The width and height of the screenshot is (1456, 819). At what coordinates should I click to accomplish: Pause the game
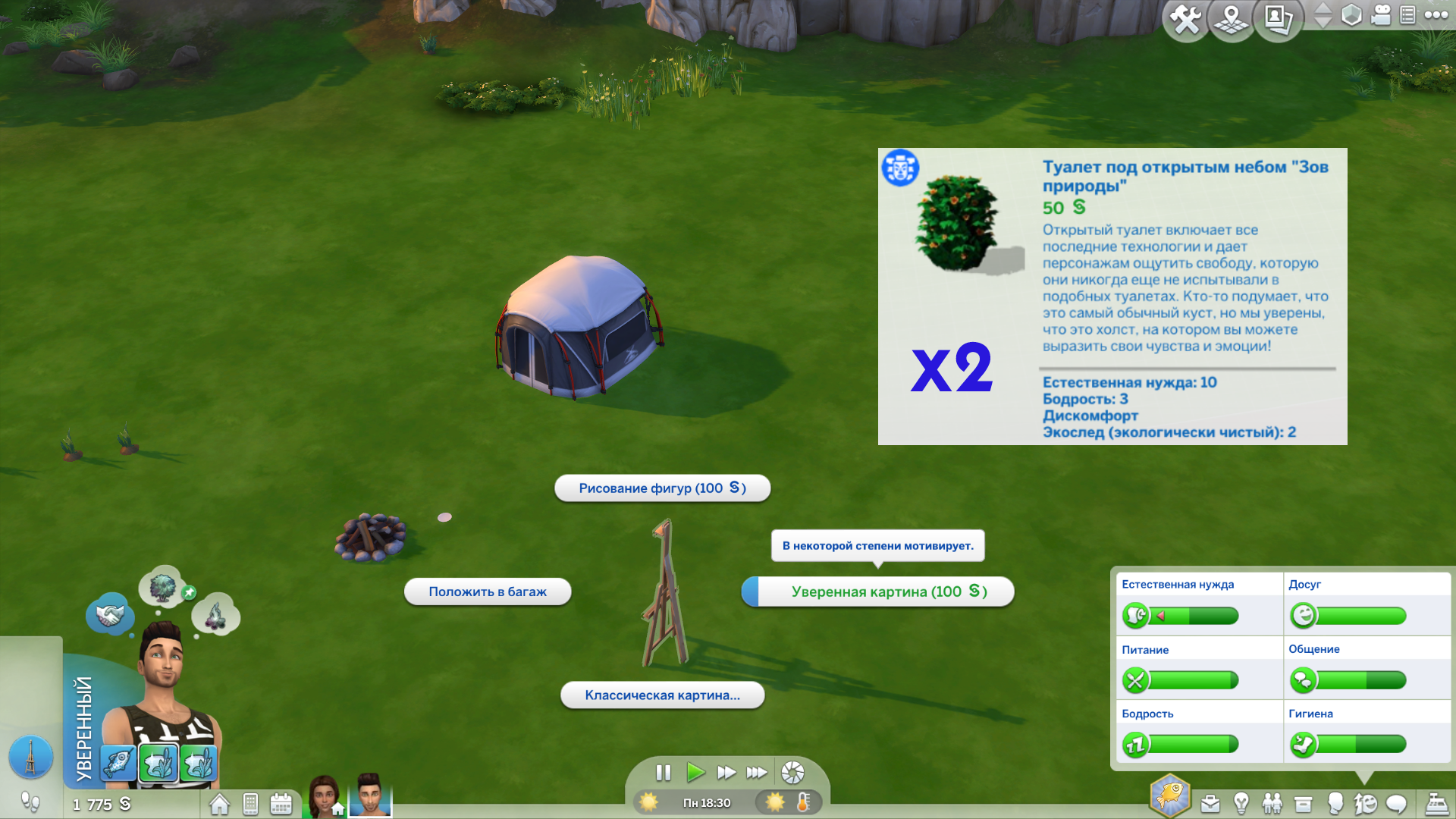[664, 773]
